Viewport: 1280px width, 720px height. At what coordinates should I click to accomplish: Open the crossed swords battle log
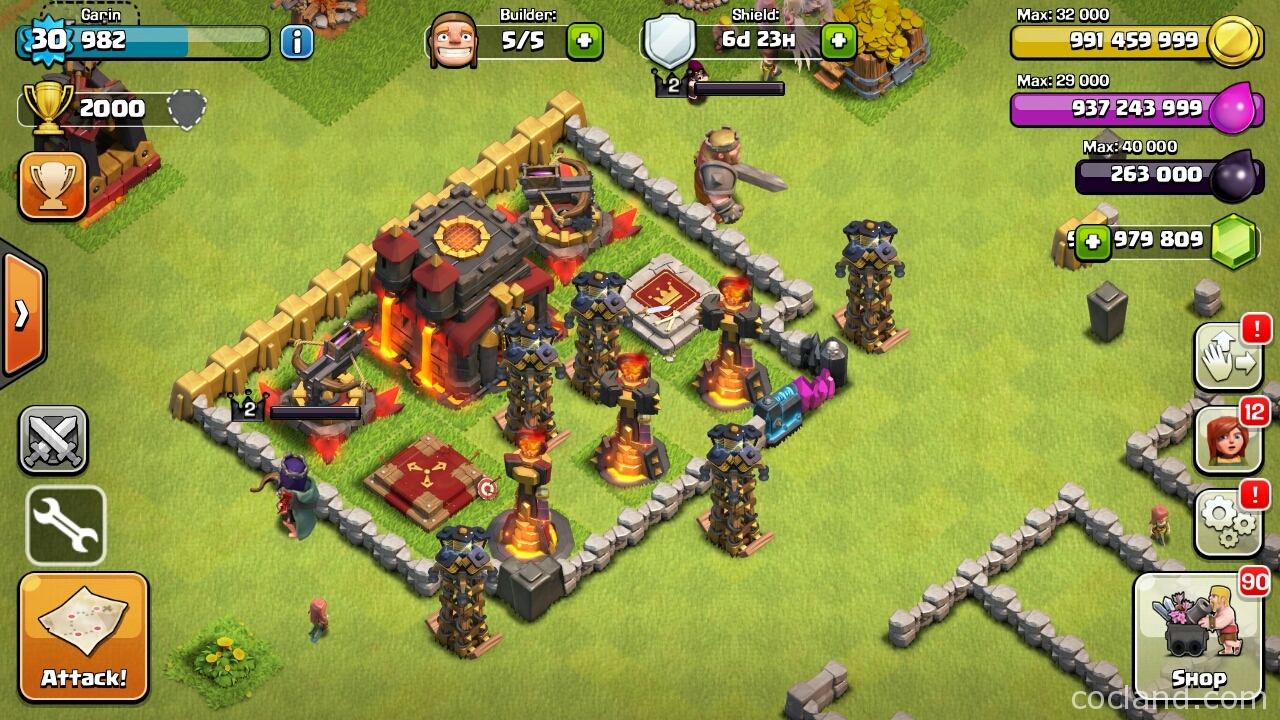click(52, 440)
